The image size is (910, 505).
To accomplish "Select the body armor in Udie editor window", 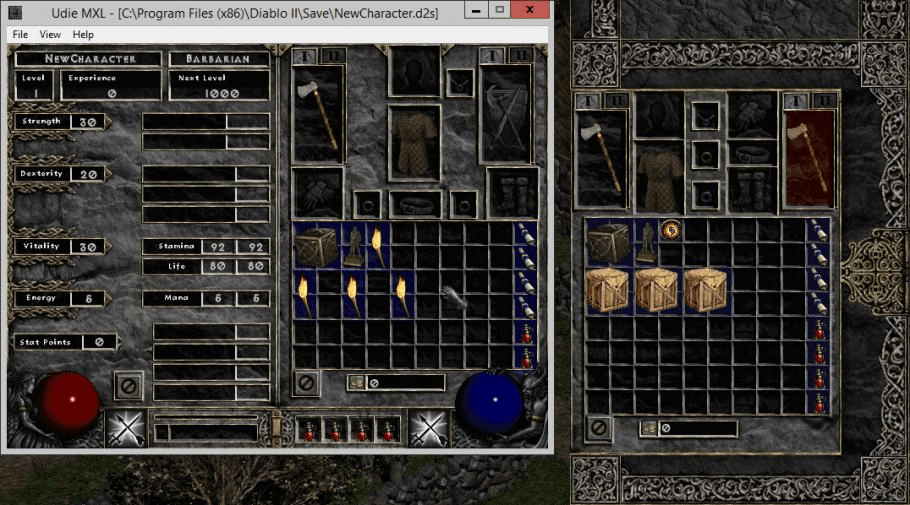I will 414,139.
